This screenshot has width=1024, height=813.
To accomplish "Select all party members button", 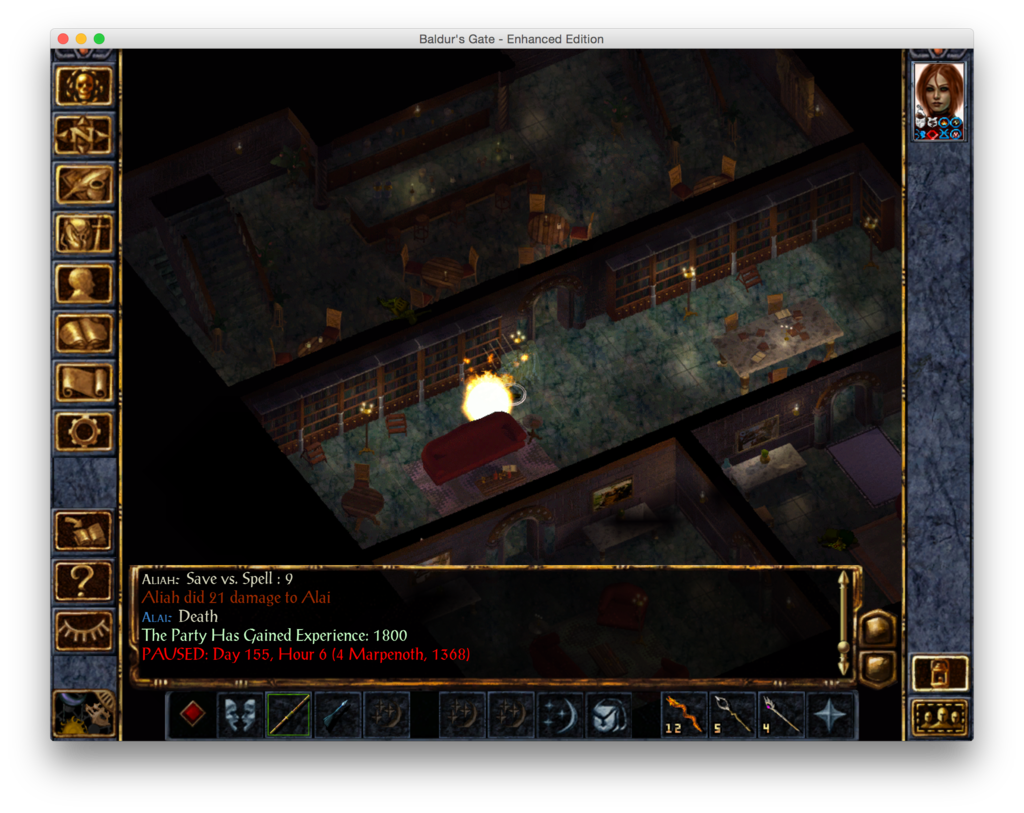I will click(940, 717).
